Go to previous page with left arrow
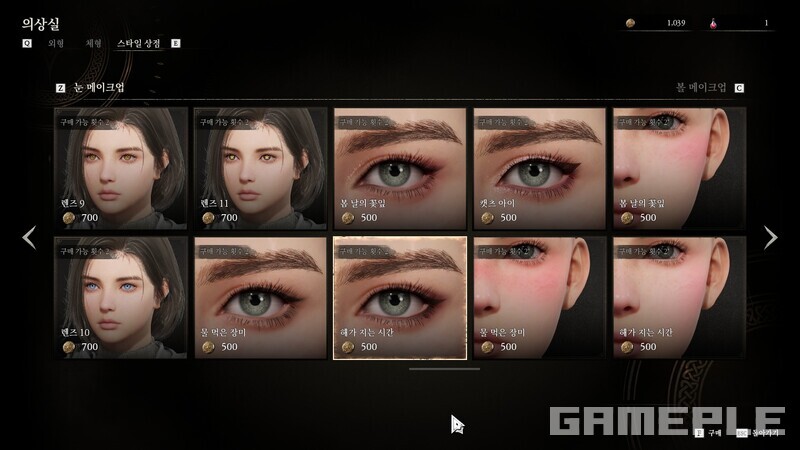This screenshot has height=450, width=800. 29,237
